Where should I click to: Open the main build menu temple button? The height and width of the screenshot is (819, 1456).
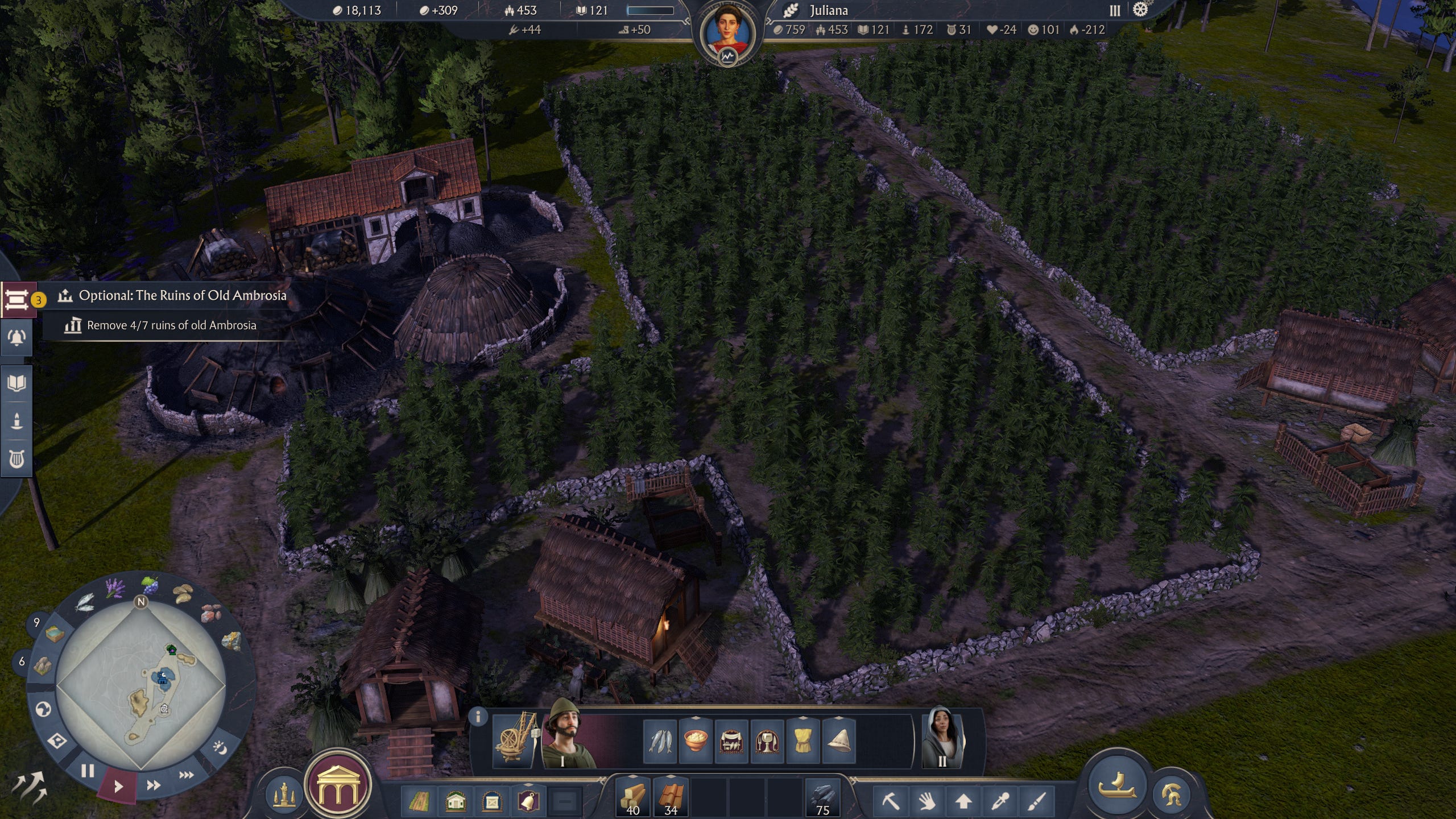click(x=338, y=786)
